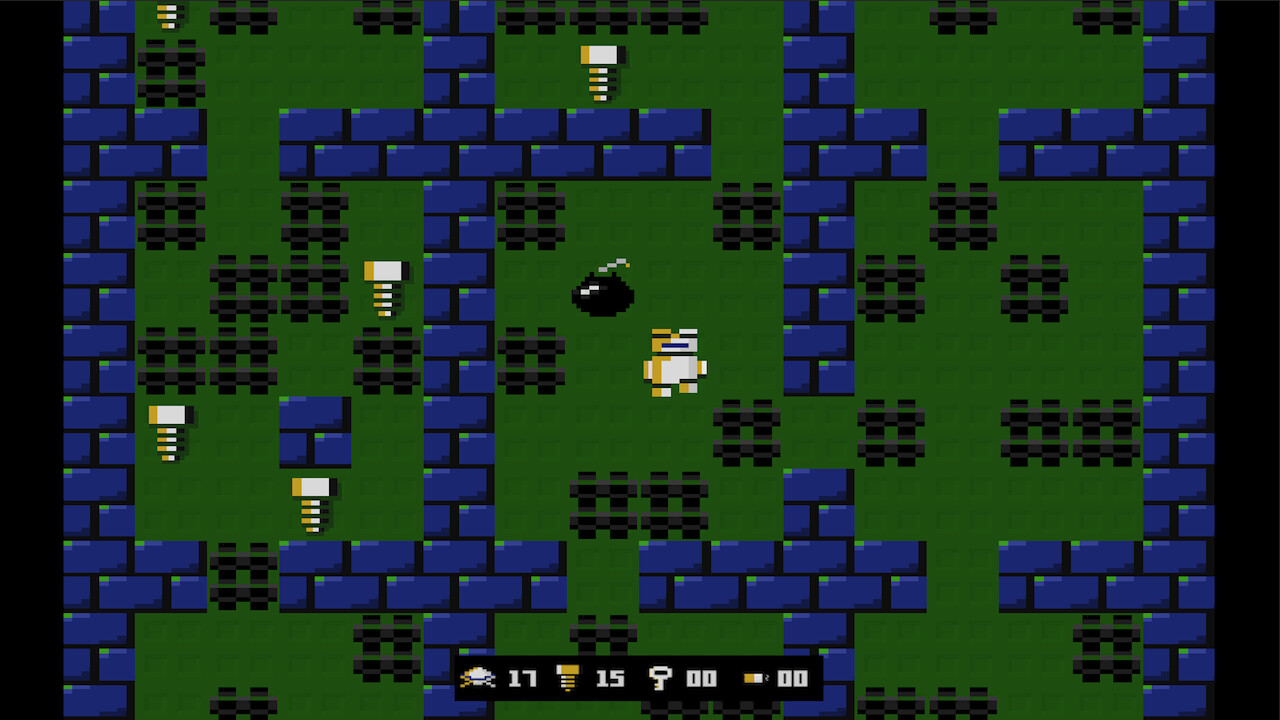Click the gold bar icon next to 00

point(755,678)
